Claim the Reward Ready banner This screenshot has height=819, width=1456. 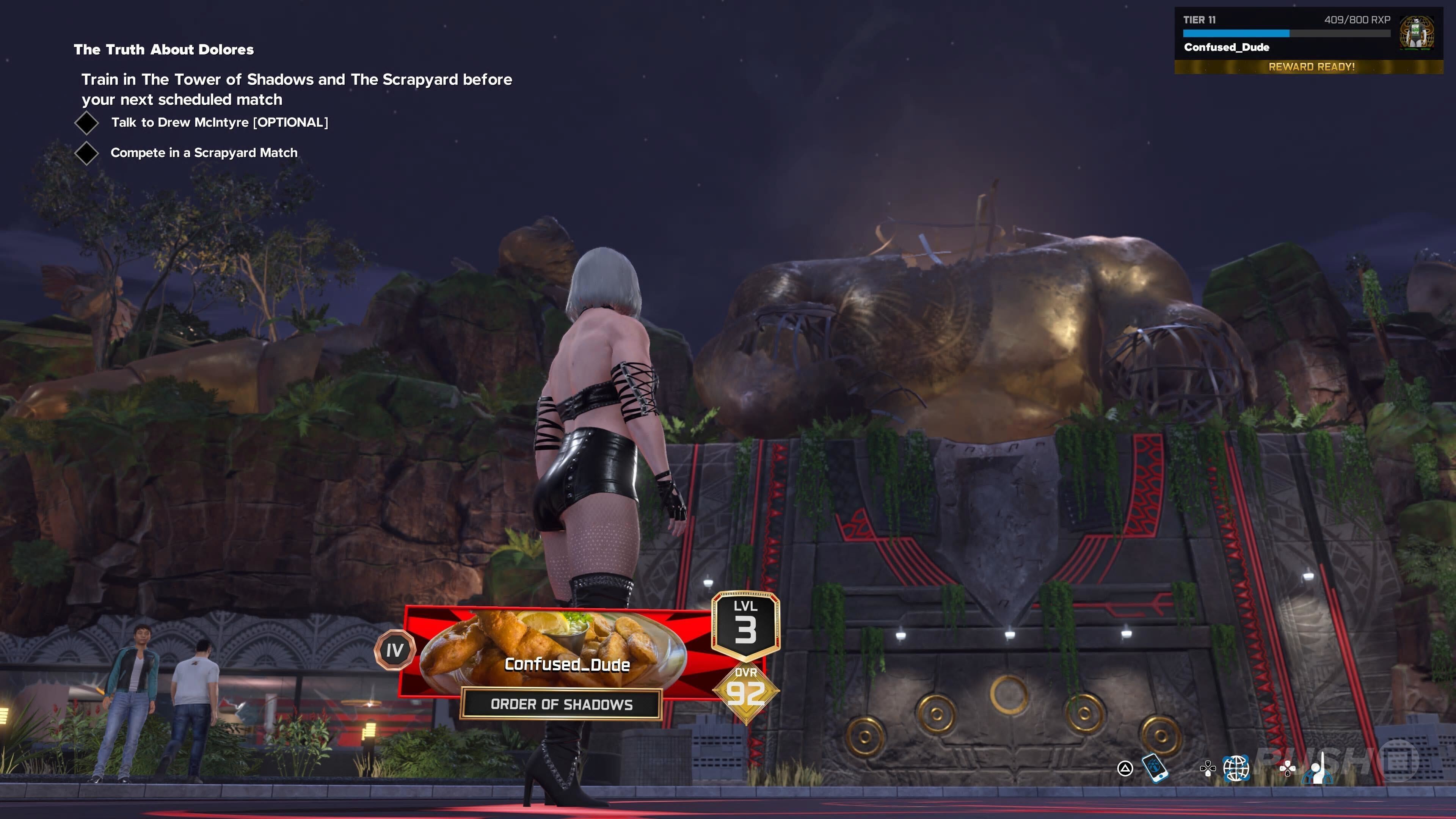click(x=1311, y=67)
